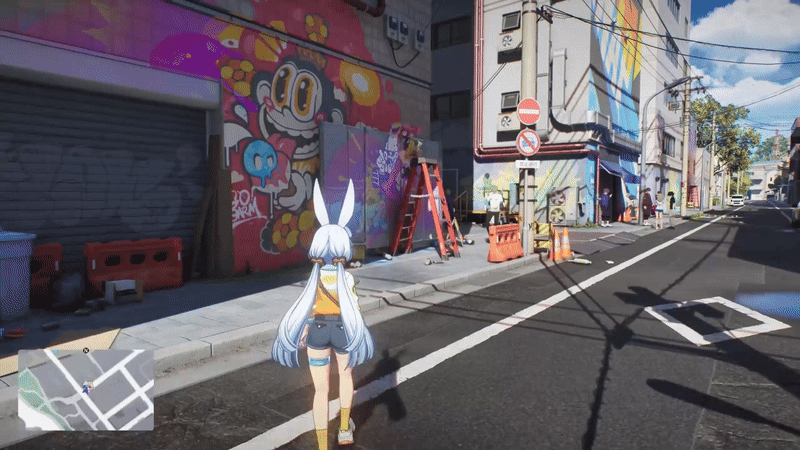Open the street minimap
The width and height of the screenshot is (800, 450).
click(x=86, y=389)
